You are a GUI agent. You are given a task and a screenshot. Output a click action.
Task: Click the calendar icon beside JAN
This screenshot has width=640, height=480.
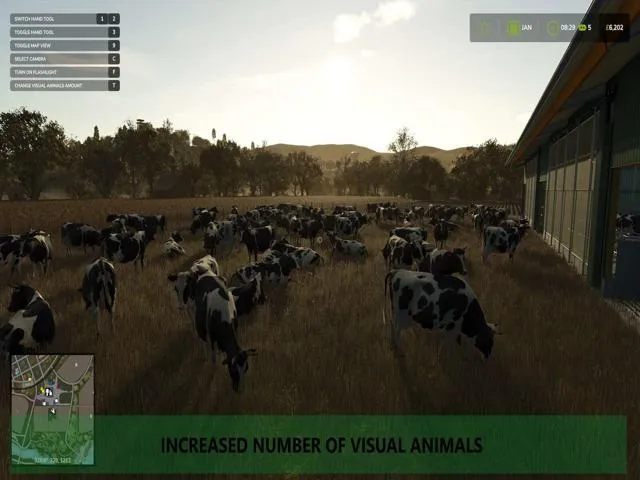point(513,28)
